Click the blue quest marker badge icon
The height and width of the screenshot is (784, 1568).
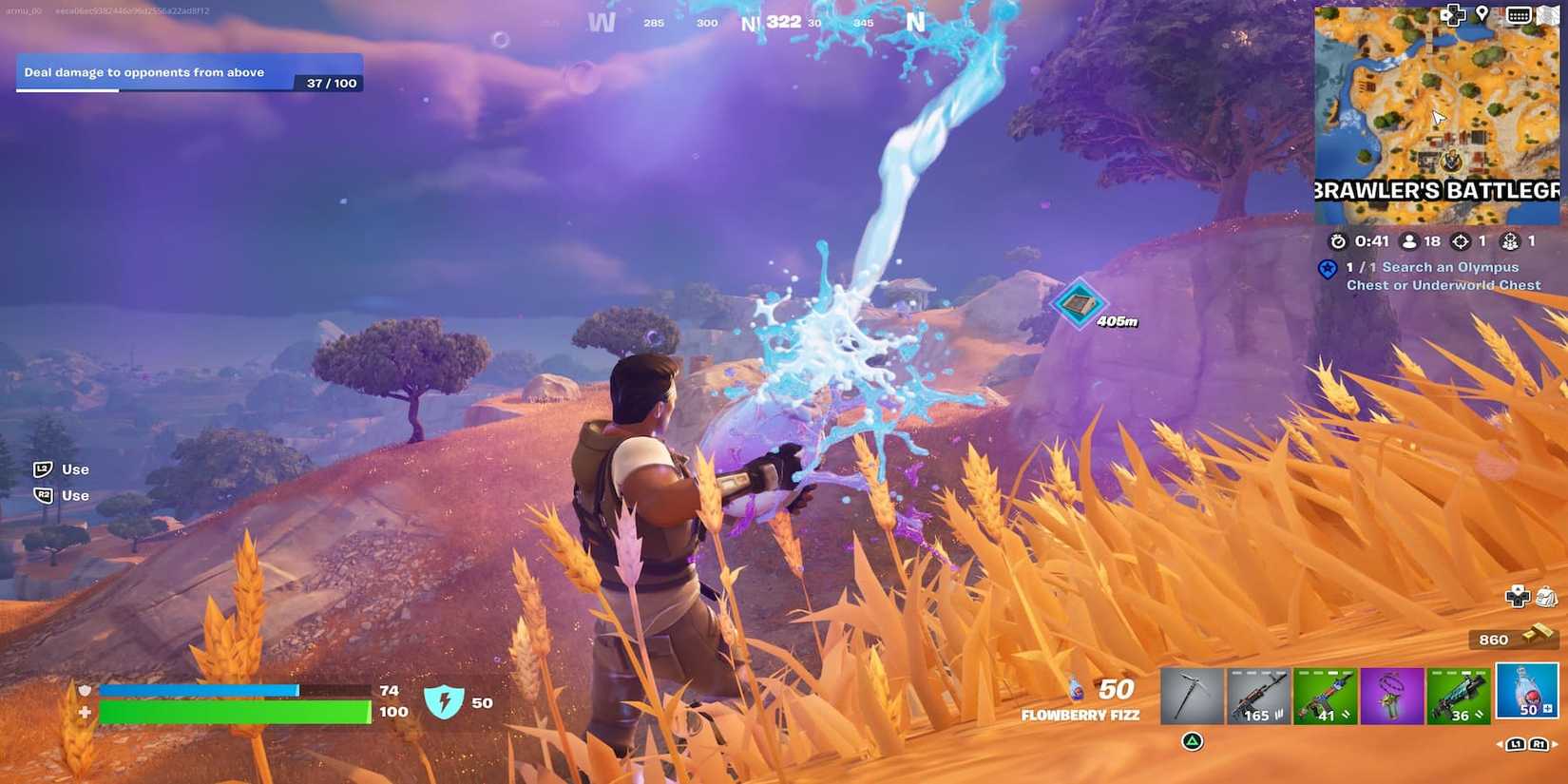coord(1328,268)
